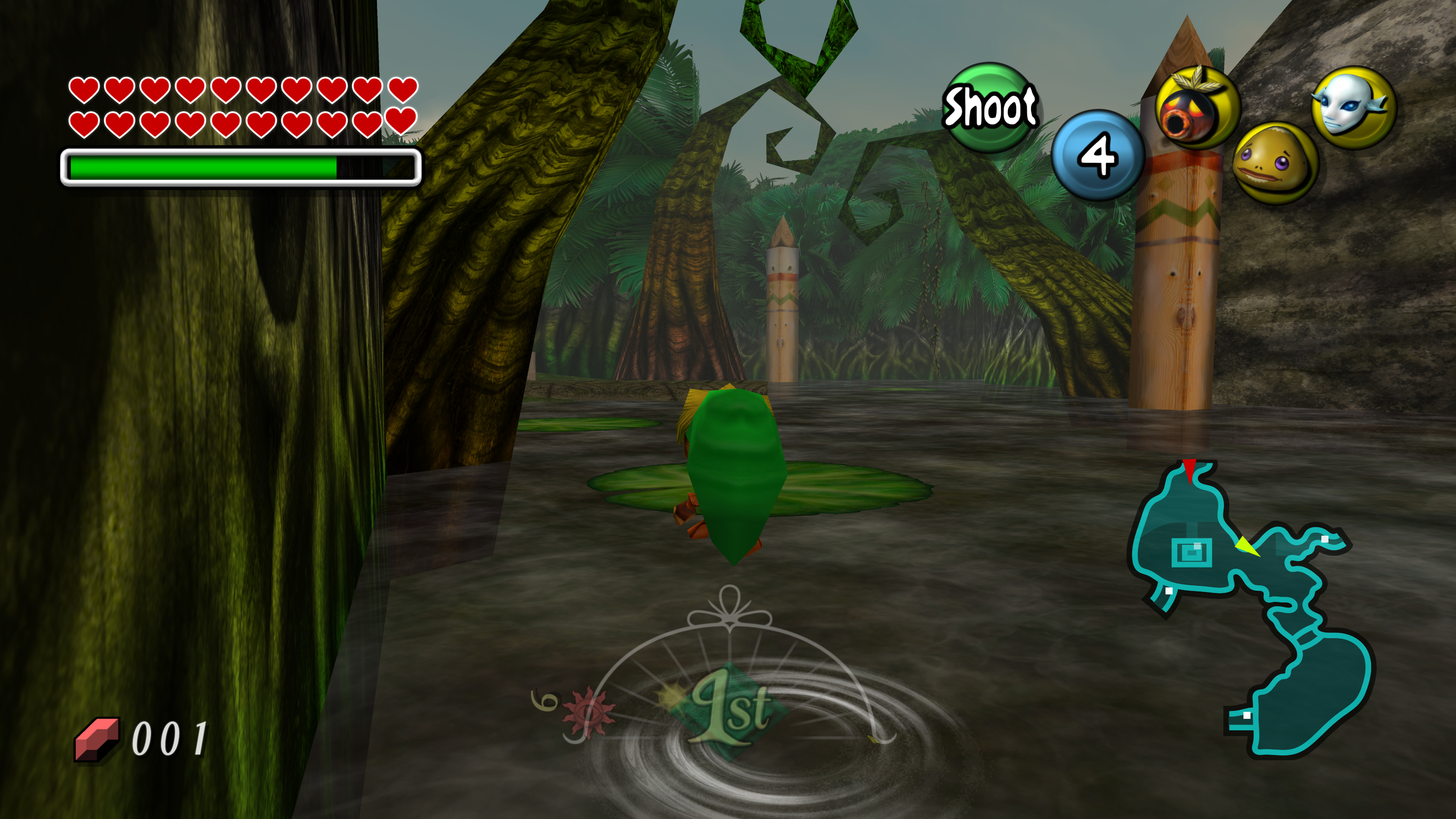Image resolution: width=1456 pixels, height=819 pixels.
Task: Click the green Shoot action button
Action: tap(989, 107)
